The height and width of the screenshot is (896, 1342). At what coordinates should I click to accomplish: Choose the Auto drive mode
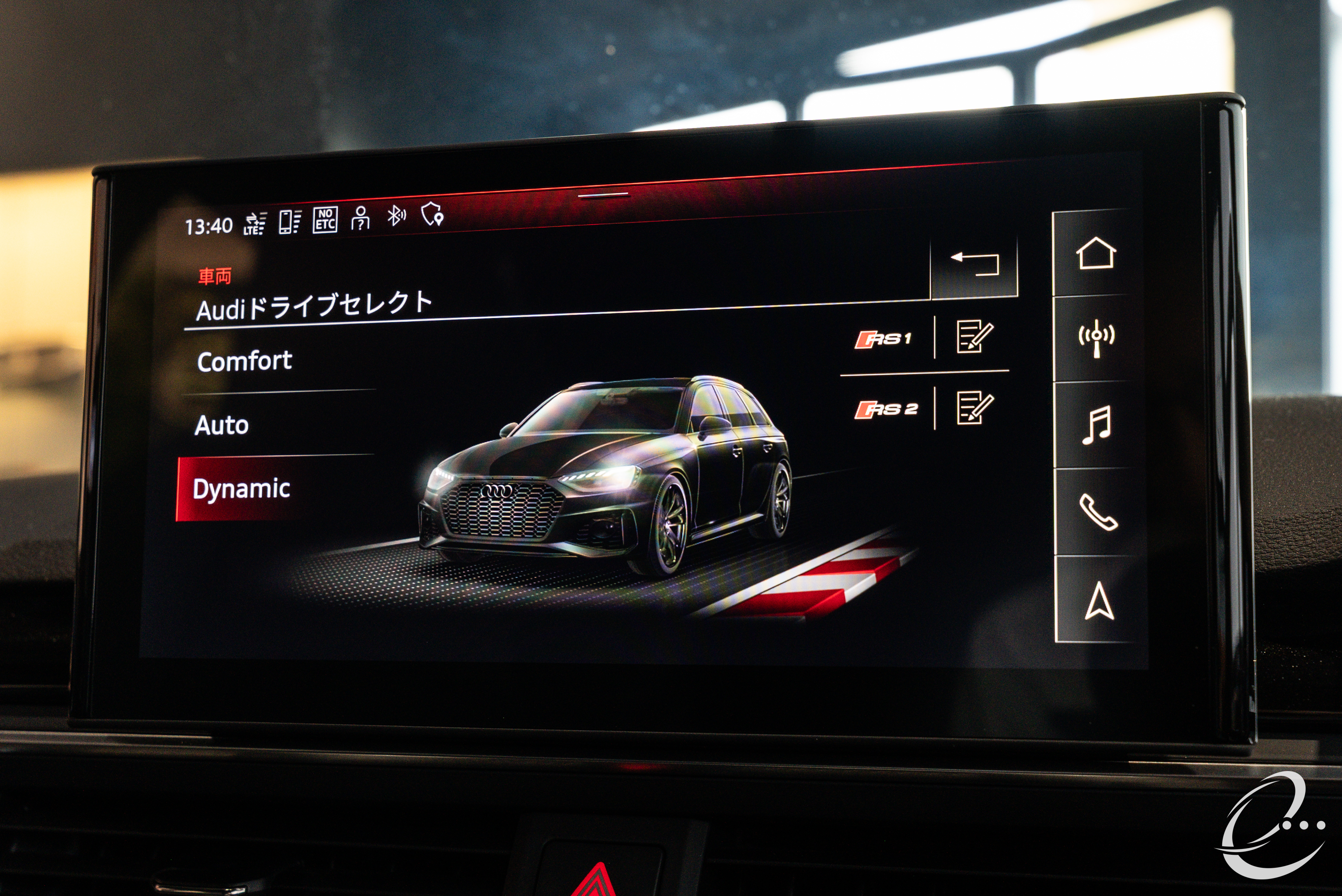pos(222,426)
